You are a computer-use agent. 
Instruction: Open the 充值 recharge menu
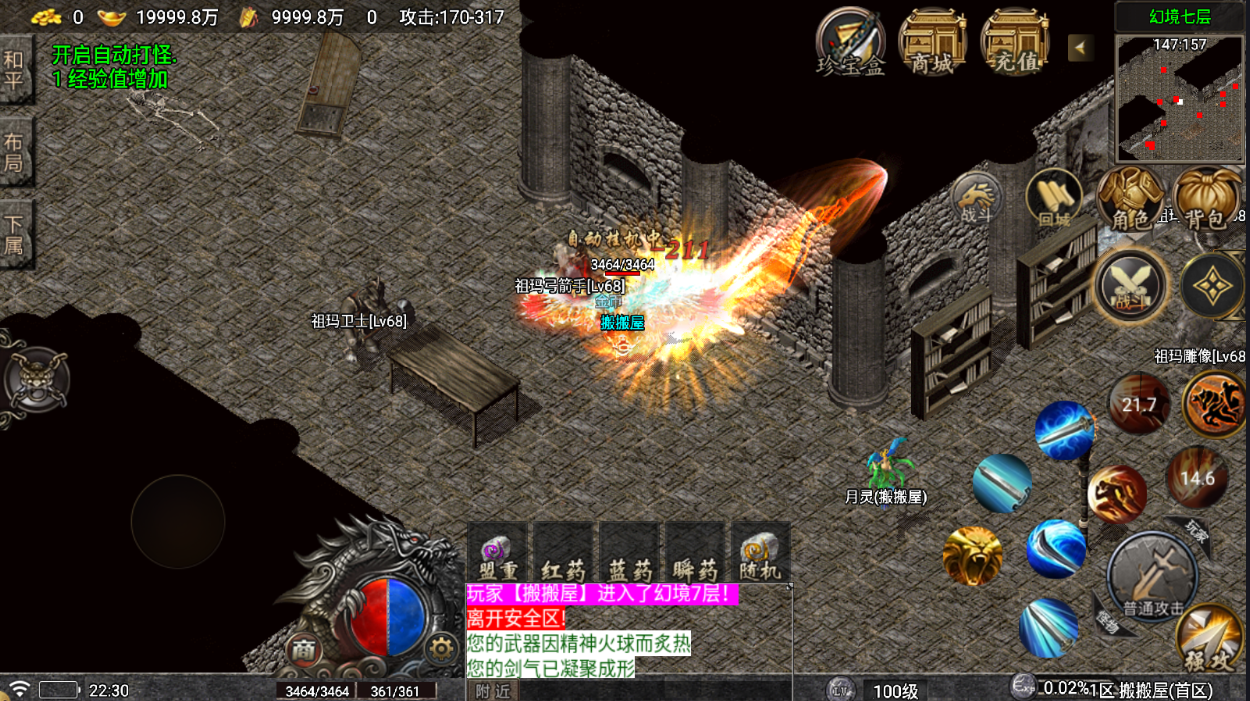[1014, 41]
